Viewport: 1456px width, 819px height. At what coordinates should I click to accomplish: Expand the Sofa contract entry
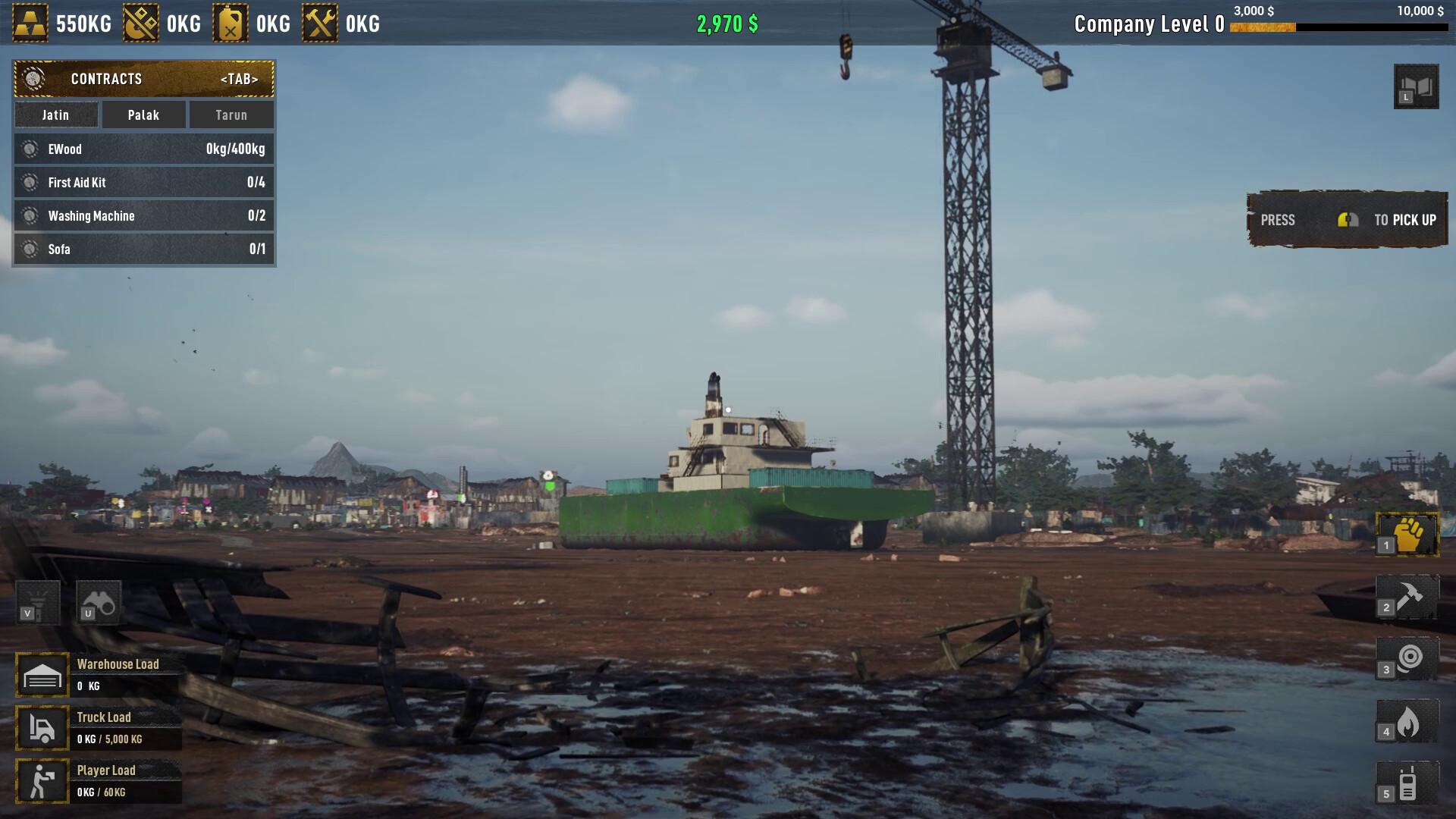coord(143,249)
